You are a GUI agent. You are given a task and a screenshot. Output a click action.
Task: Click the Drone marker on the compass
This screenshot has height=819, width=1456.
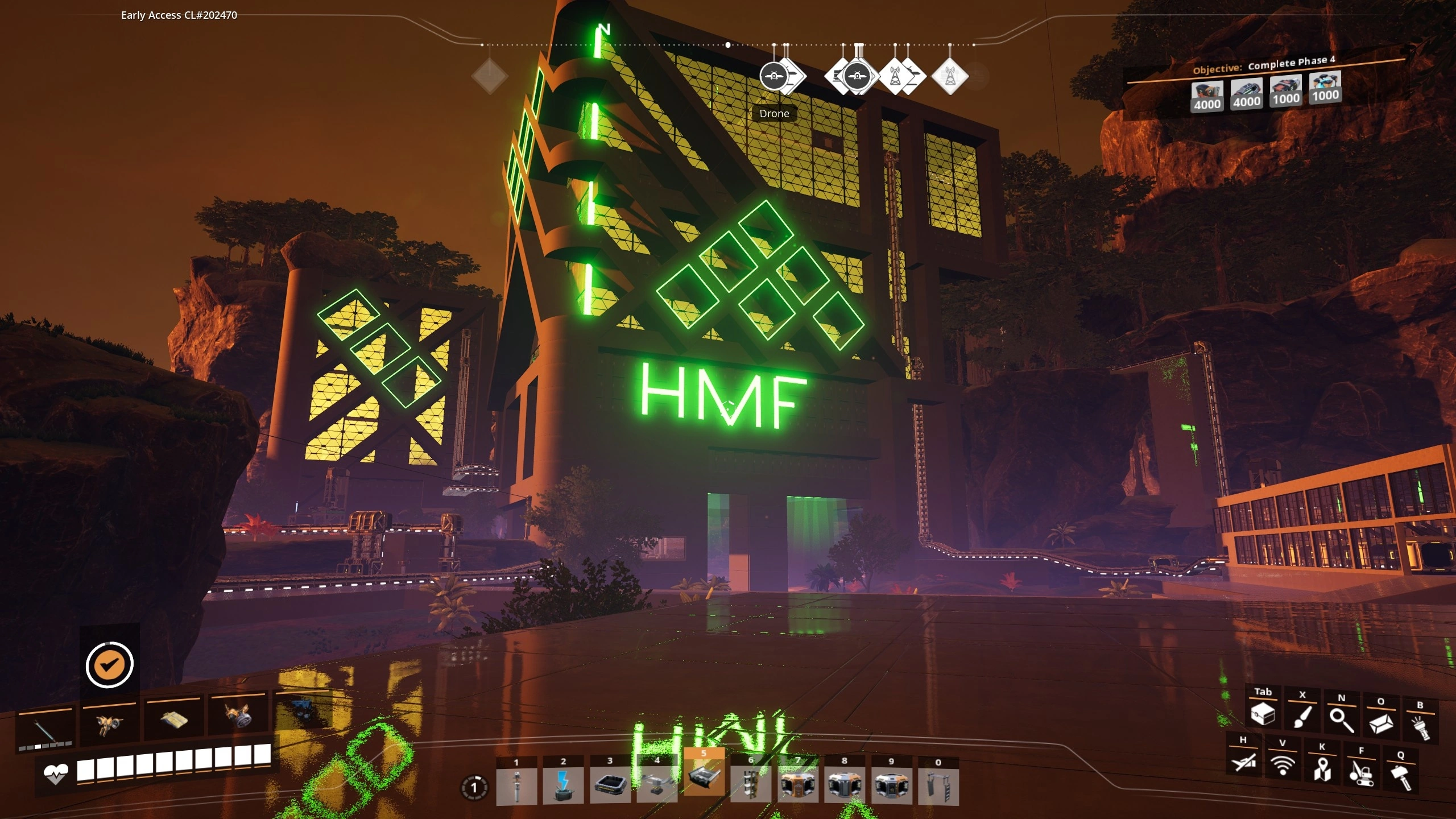click(773, 76)
